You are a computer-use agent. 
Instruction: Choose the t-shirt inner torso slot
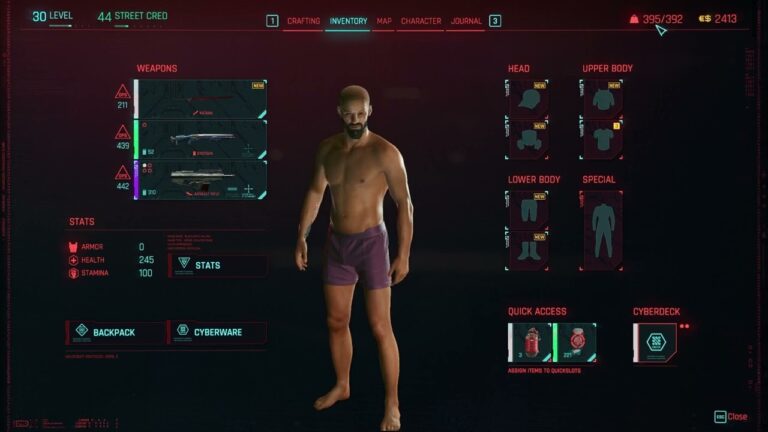[x=601, y=139]
